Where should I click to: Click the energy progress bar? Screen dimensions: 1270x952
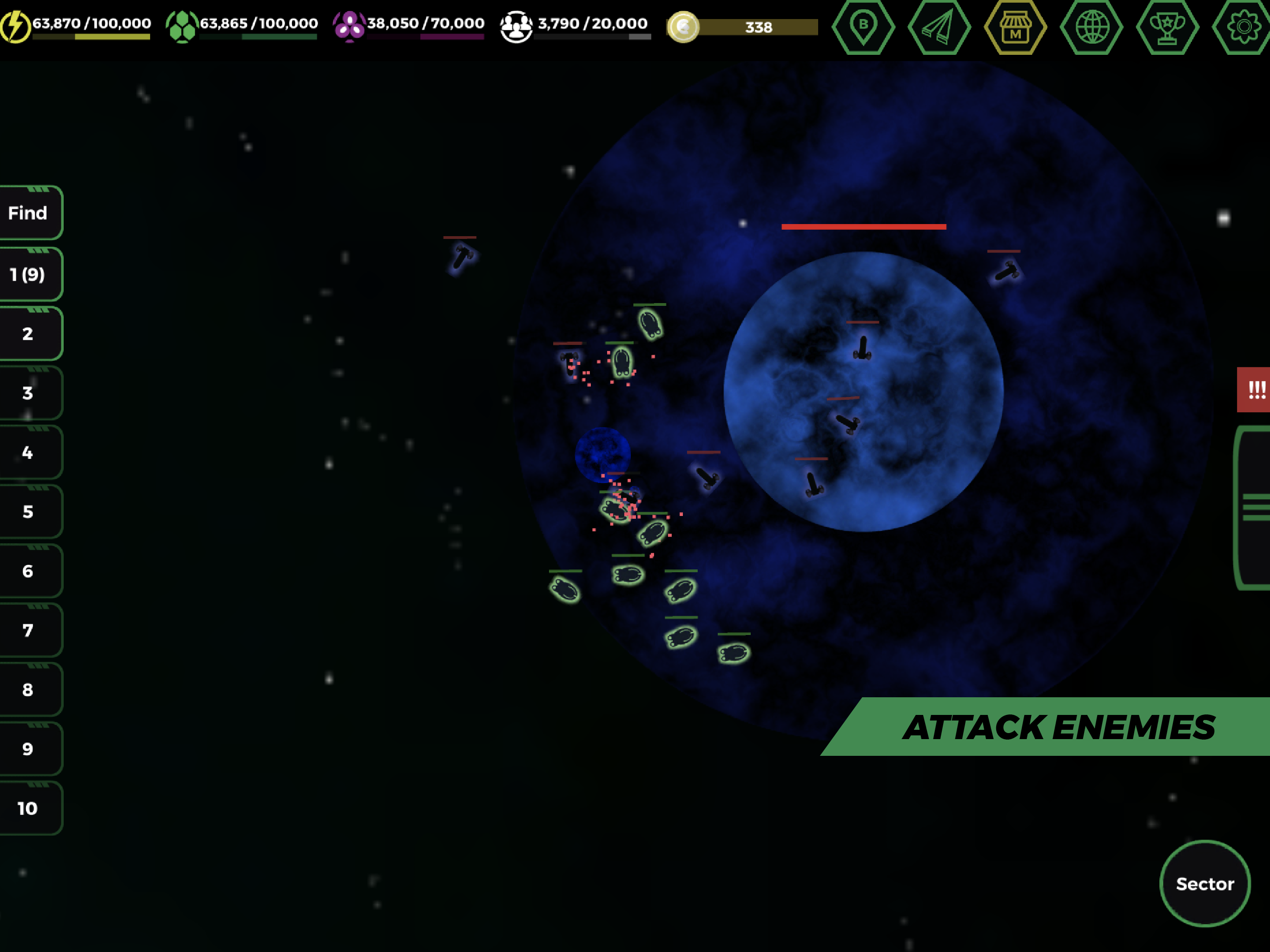coord(91,36)
